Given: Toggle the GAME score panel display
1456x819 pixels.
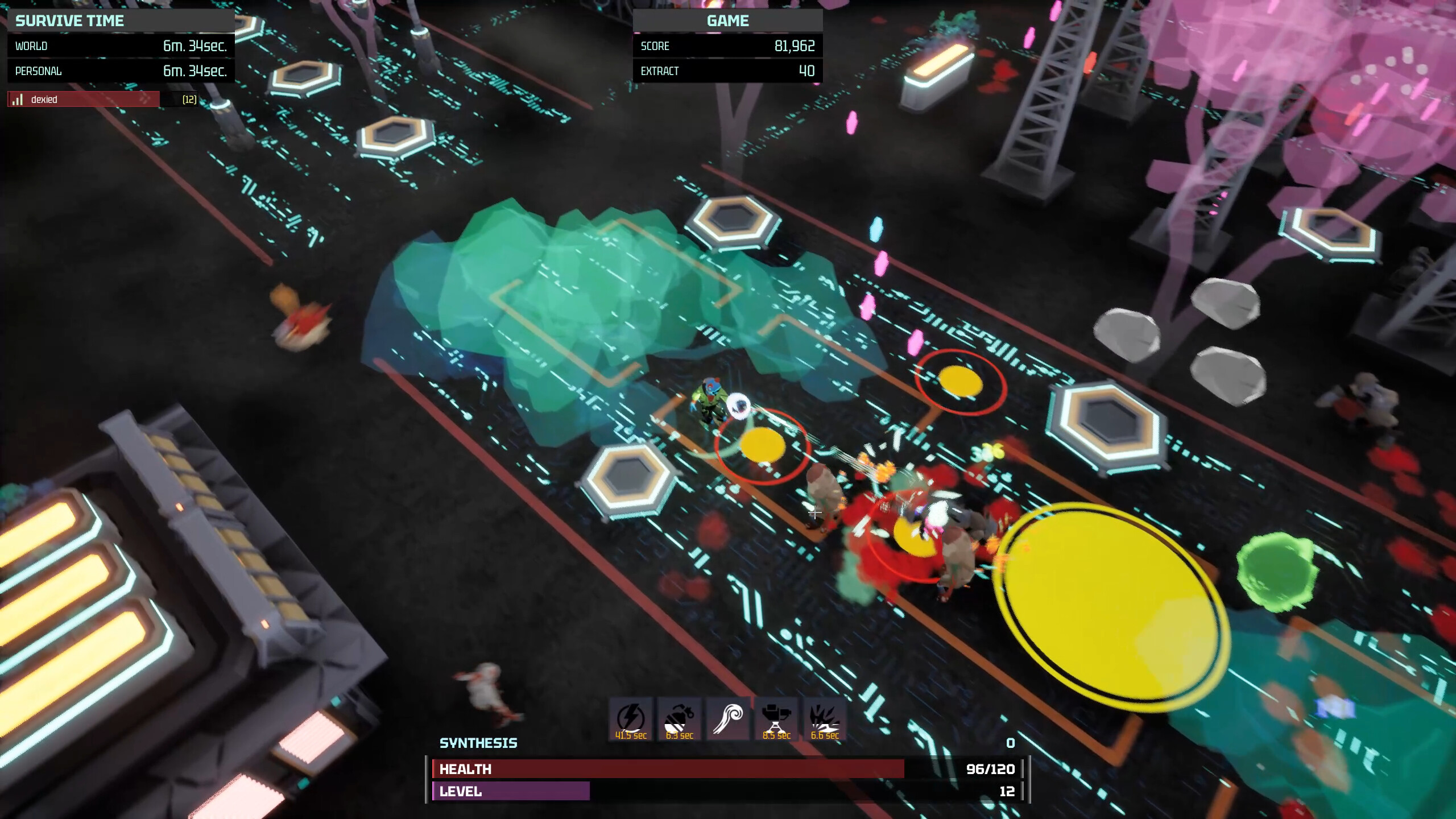Looking at the screenshot, I should 729,20.
